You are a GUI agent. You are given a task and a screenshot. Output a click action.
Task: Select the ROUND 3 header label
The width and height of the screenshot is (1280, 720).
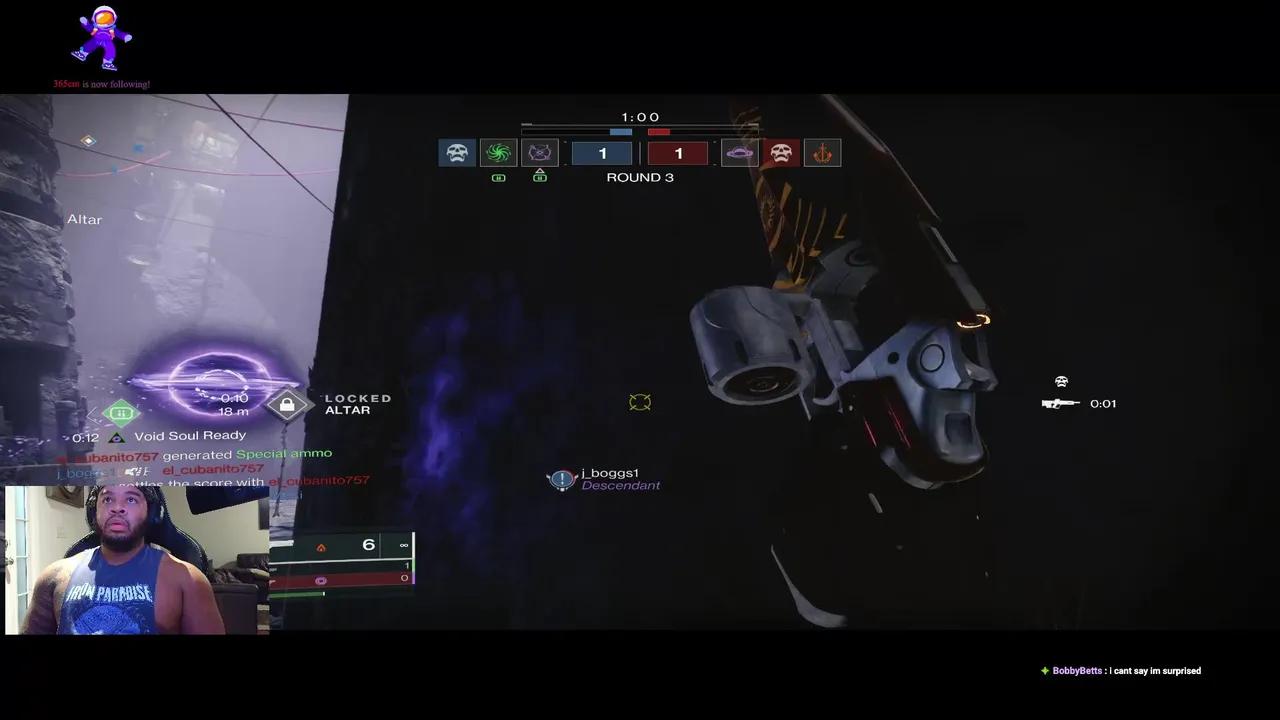pos(640,177)
